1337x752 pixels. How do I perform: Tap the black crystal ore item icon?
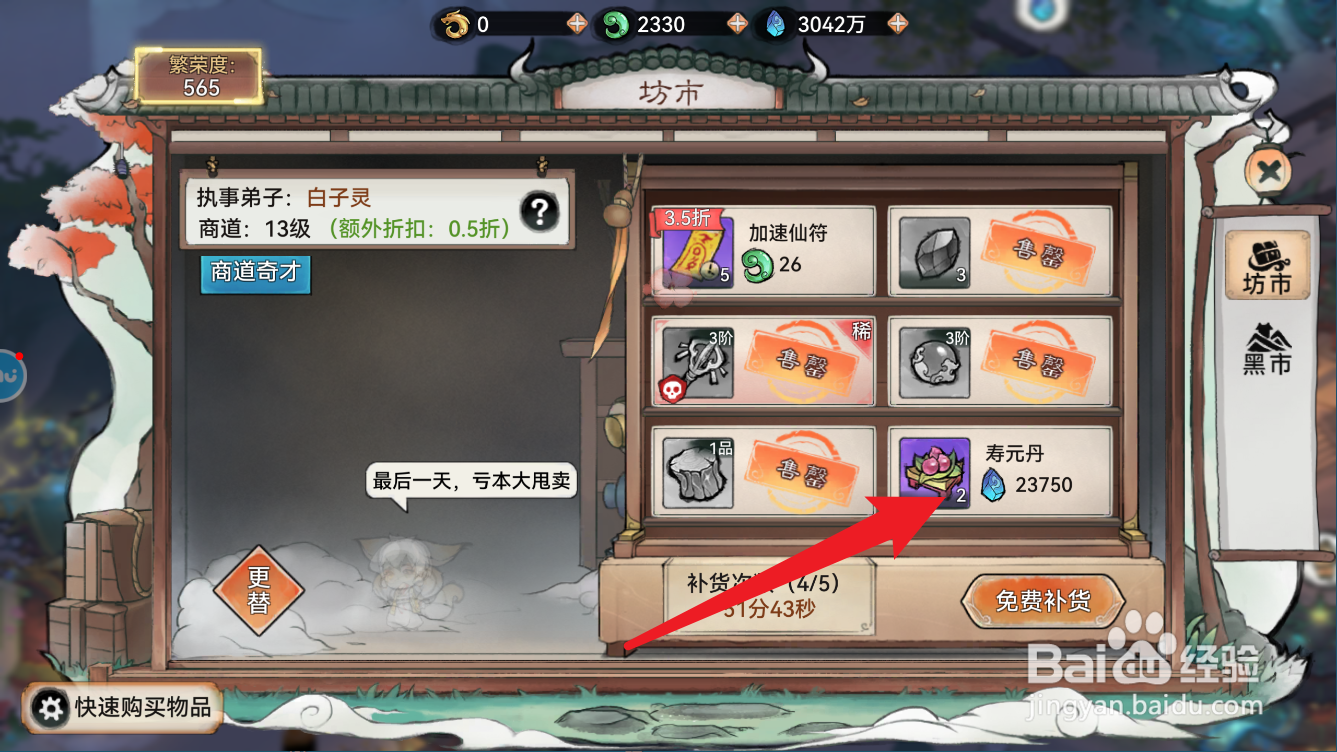point(934,251)
